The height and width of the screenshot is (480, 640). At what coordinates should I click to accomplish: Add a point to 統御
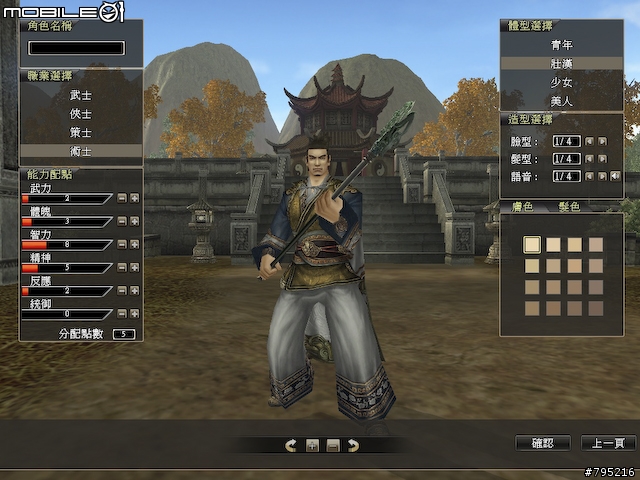click(x=134, y=313)
